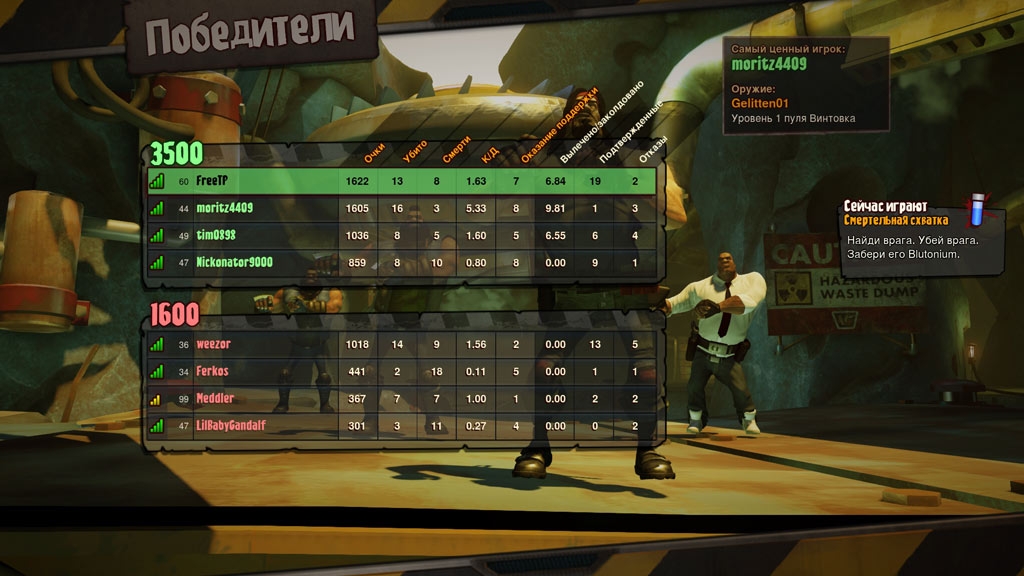
Task: Click the Смертельная схватка game mode box
Action: (918, 234)
